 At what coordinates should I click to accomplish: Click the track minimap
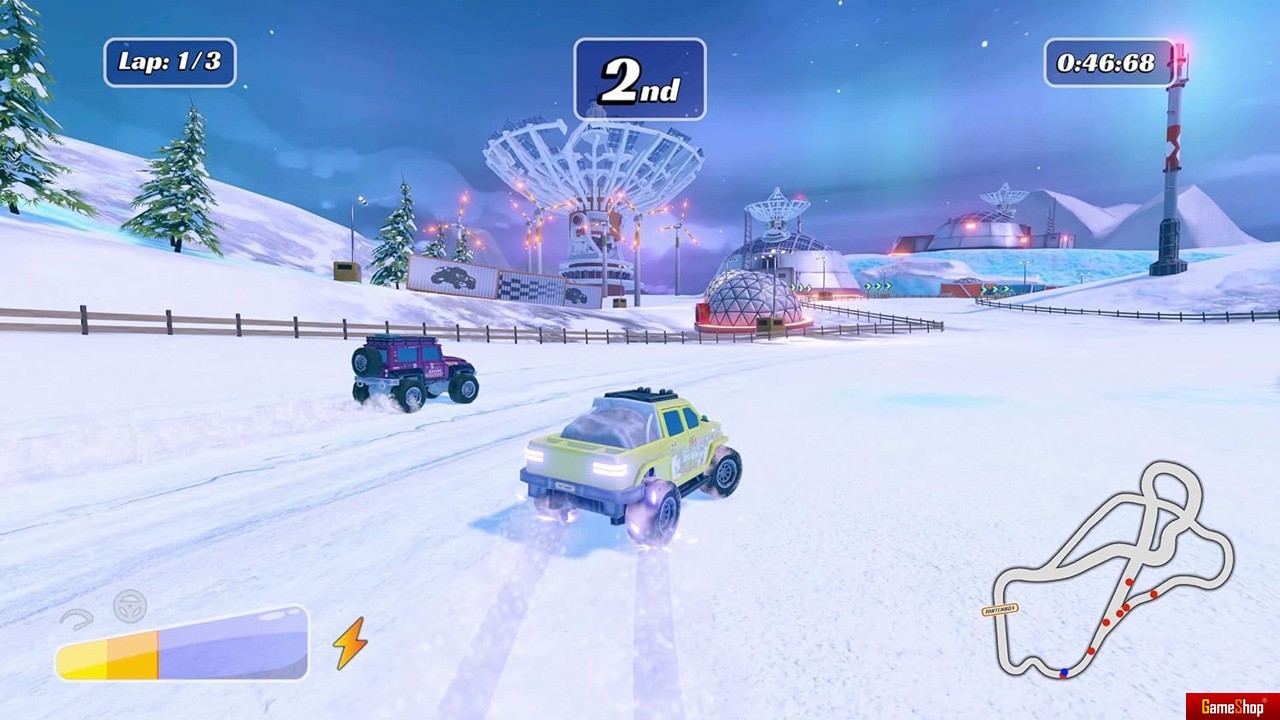coord(1112,572)
